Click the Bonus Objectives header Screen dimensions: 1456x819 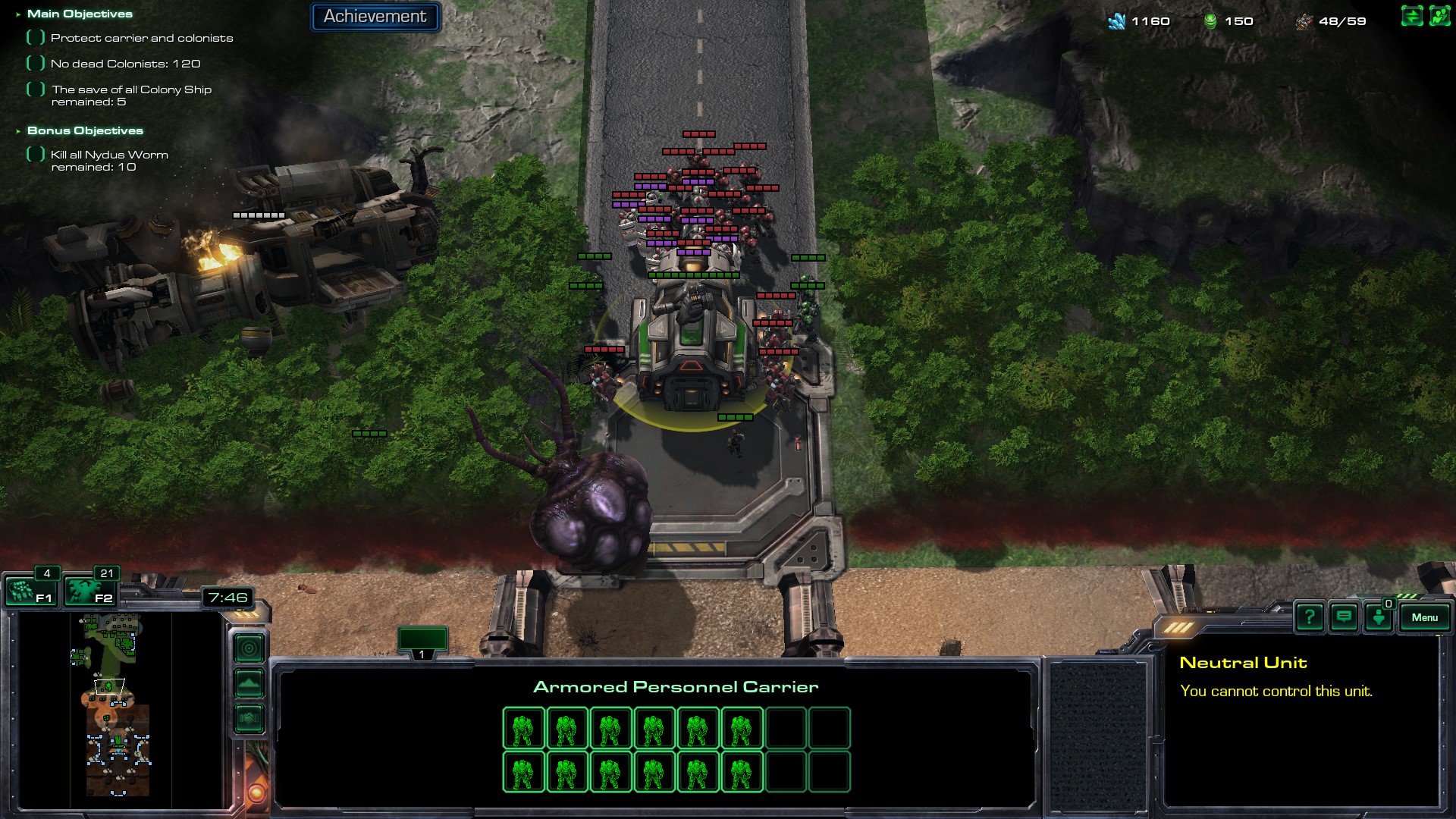[85, 130]
